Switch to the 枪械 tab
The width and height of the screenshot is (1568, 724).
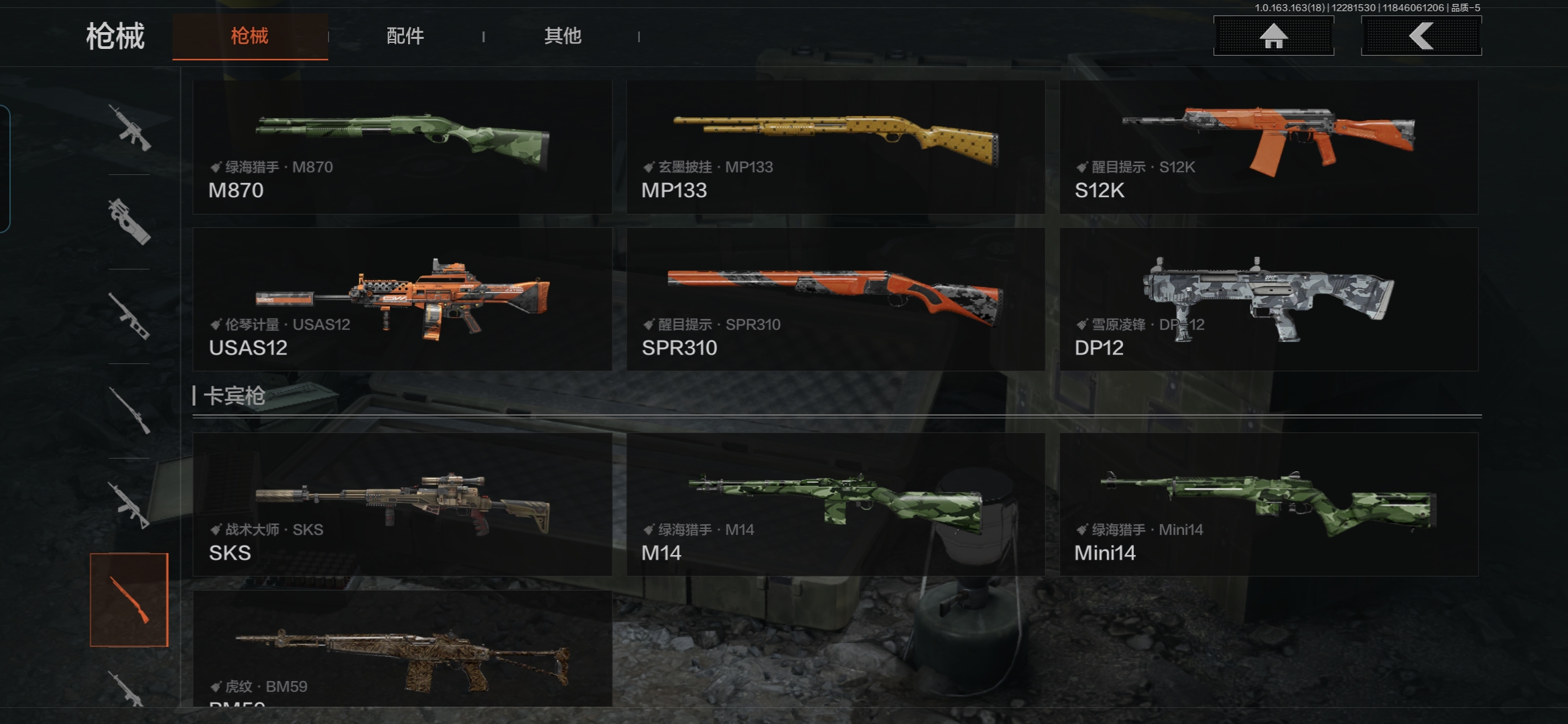(x=250, y=36)
